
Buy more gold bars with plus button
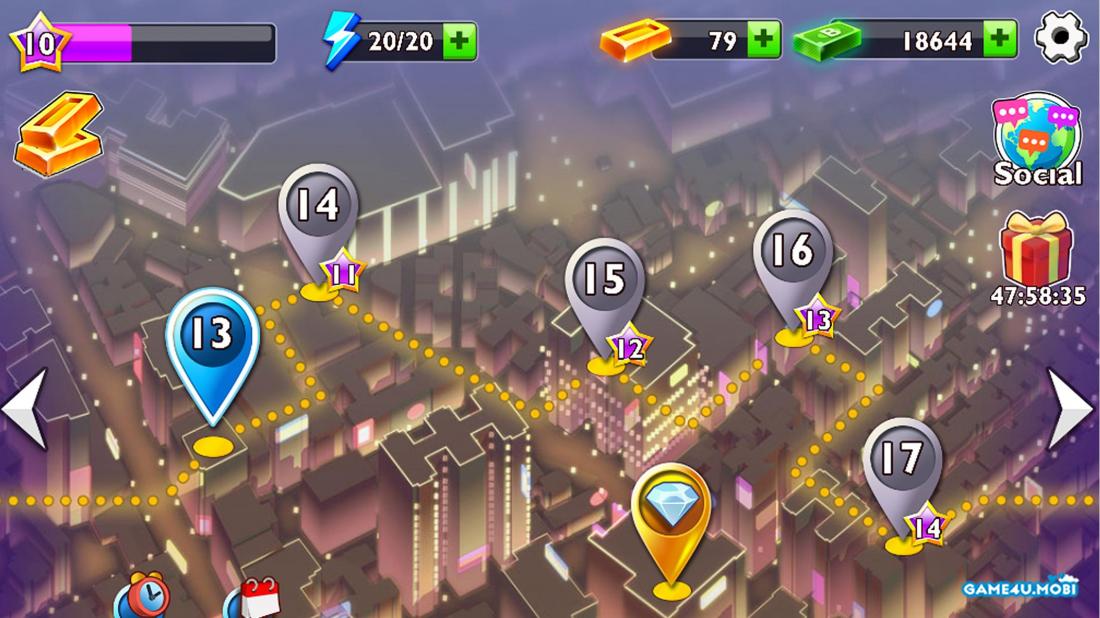pyautogui.click(x=764, y=40)
